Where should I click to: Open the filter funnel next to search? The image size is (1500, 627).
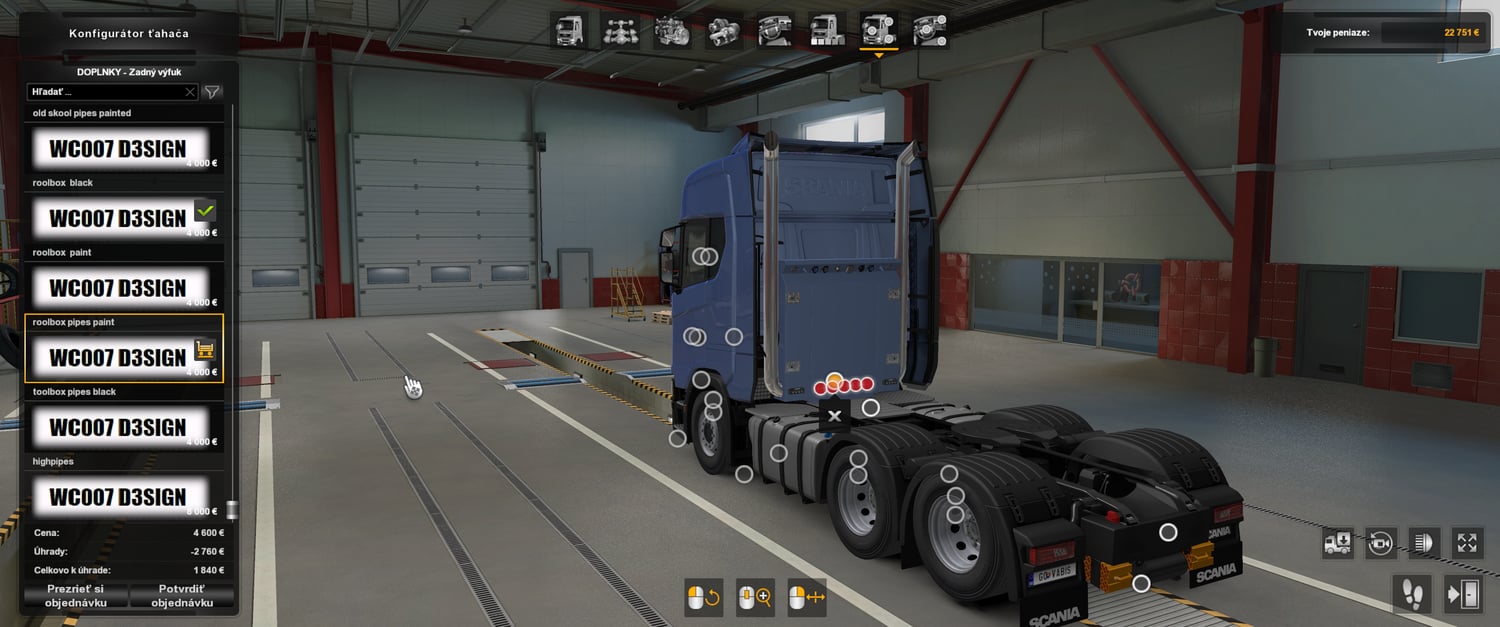point(212,92)
